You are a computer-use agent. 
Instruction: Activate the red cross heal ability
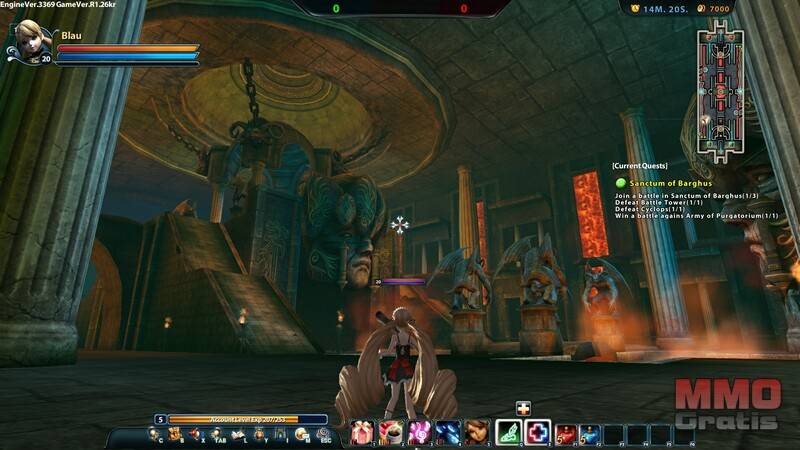538,432
